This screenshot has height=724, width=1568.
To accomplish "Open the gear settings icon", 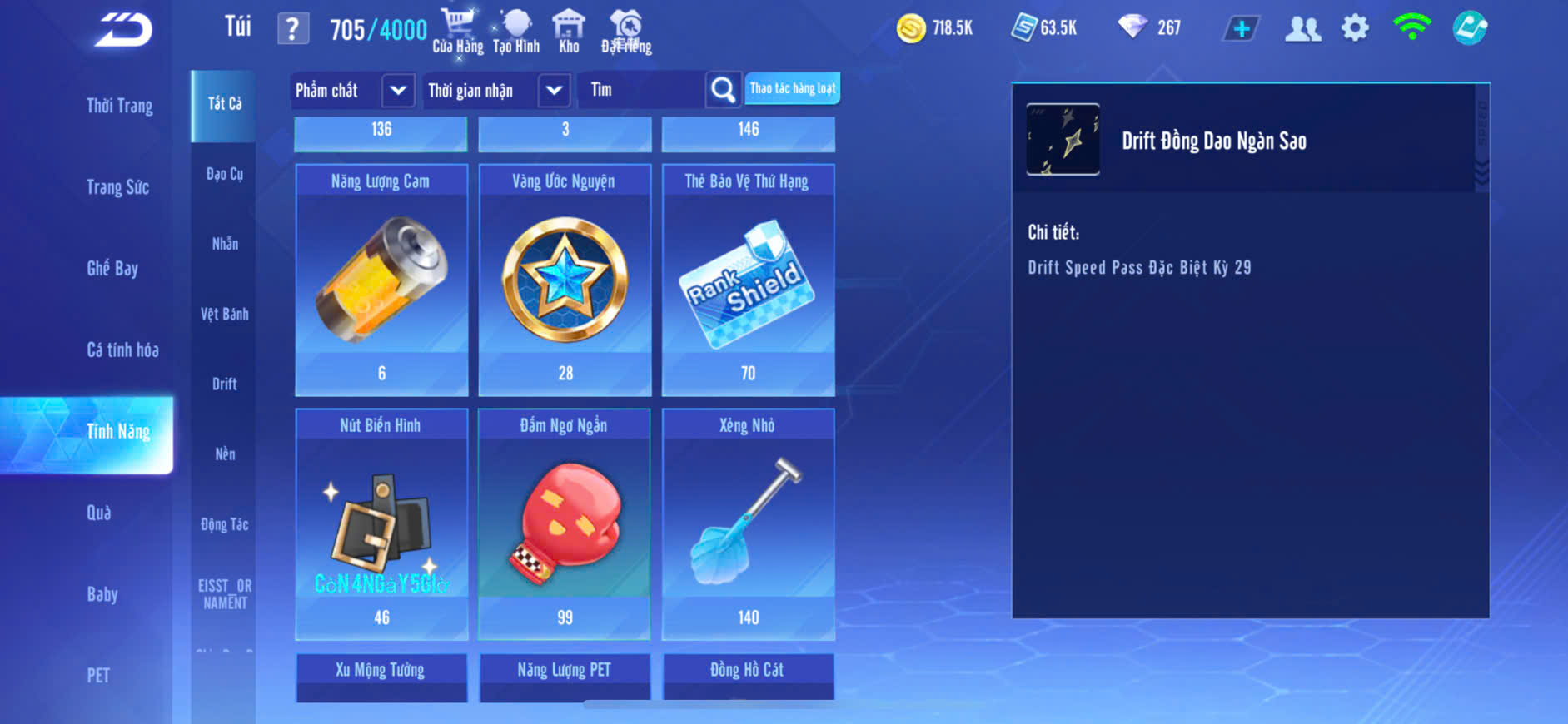I will (1355, 28).
